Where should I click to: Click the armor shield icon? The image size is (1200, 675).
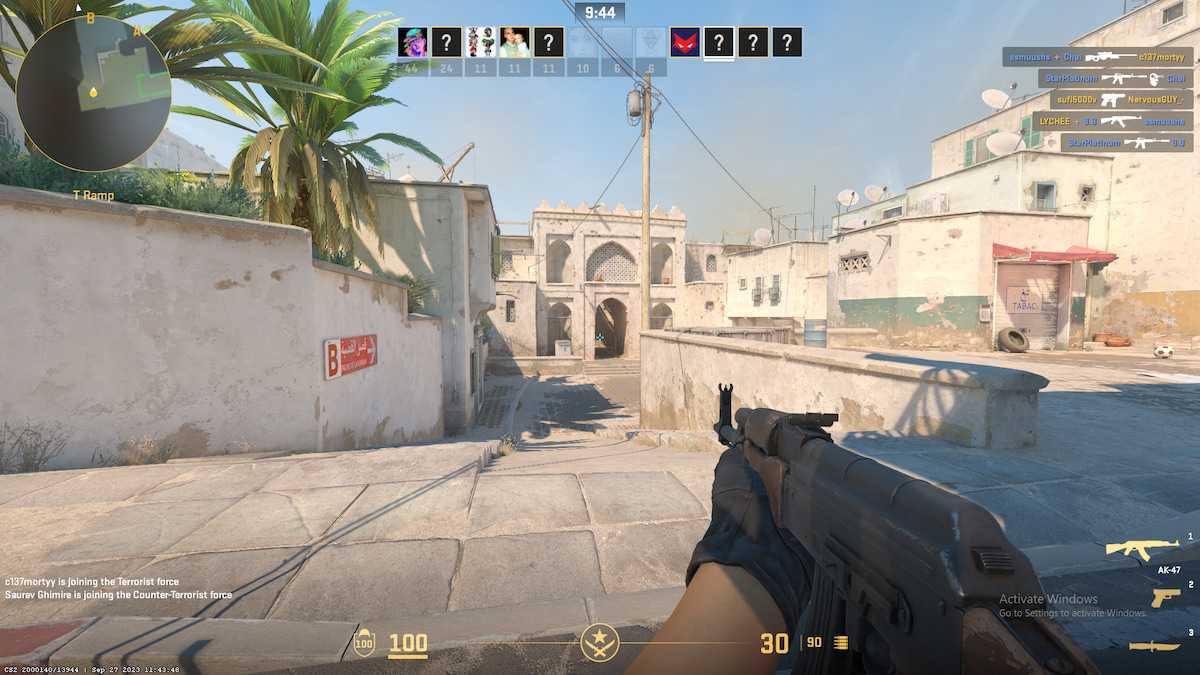364,643
